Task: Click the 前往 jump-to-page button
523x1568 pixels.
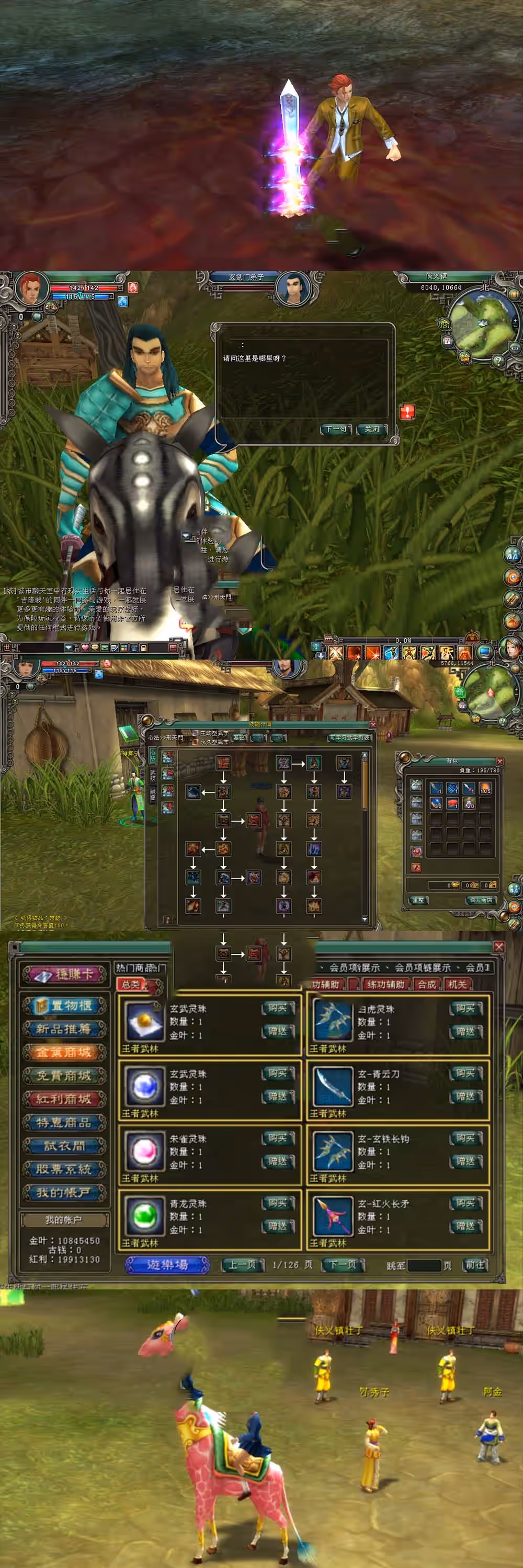Action: (474, 1264)
